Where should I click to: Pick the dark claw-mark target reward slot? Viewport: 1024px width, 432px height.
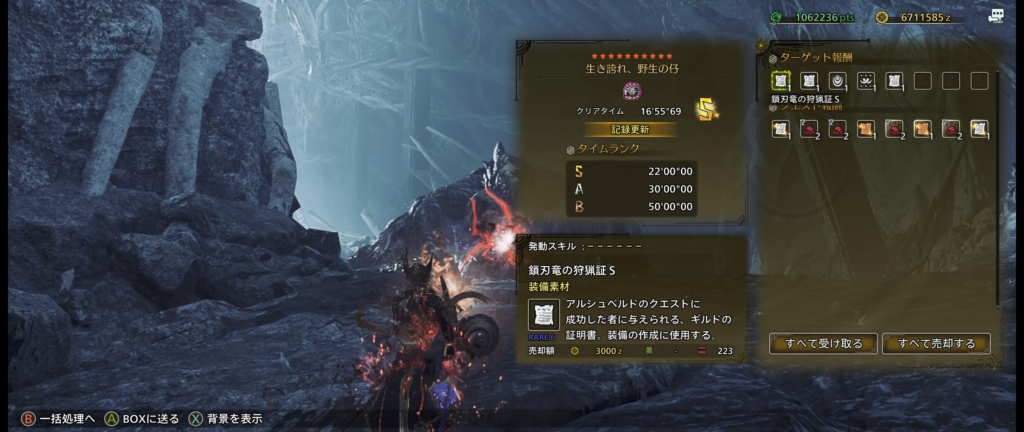[866, 81]
